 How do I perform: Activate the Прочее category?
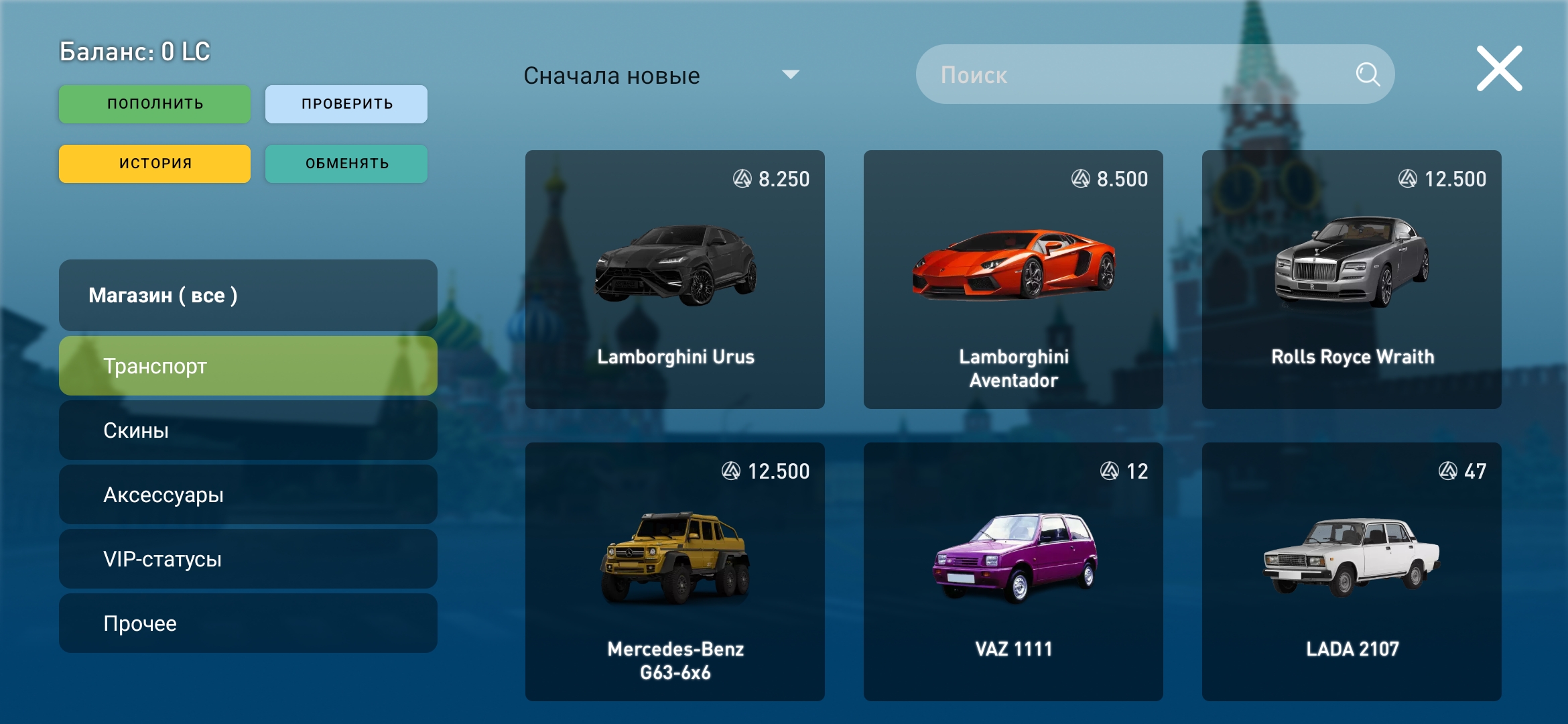point(248,623)
